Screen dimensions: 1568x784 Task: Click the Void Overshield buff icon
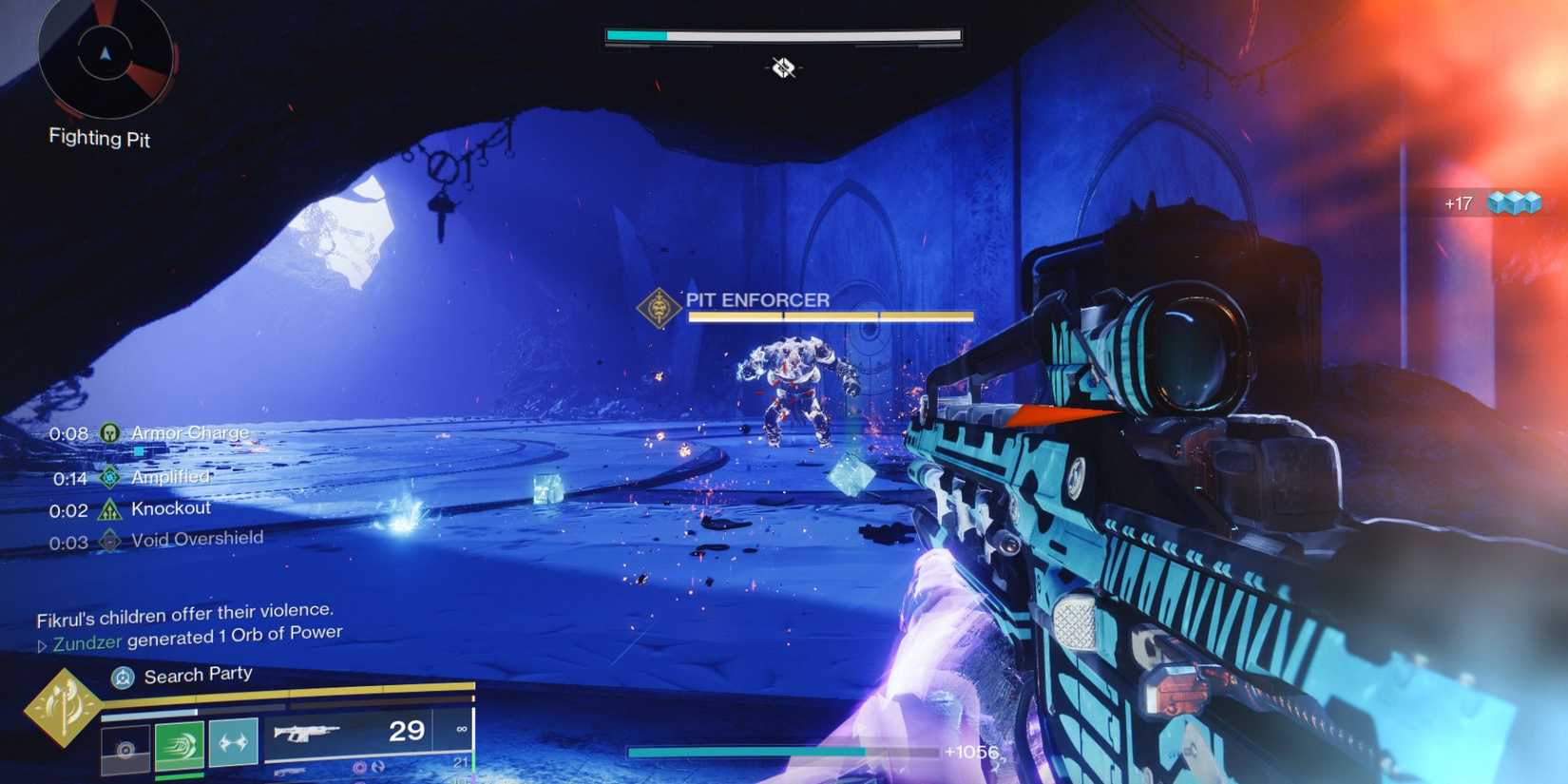tap(108, 537)
